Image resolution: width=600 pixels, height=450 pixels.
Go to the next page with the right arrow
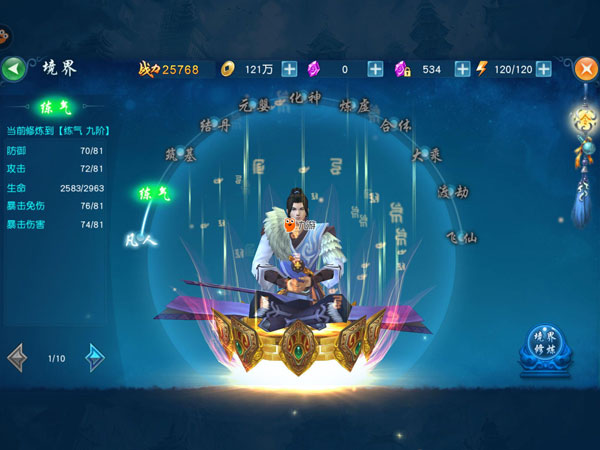(x=94, y=357)
